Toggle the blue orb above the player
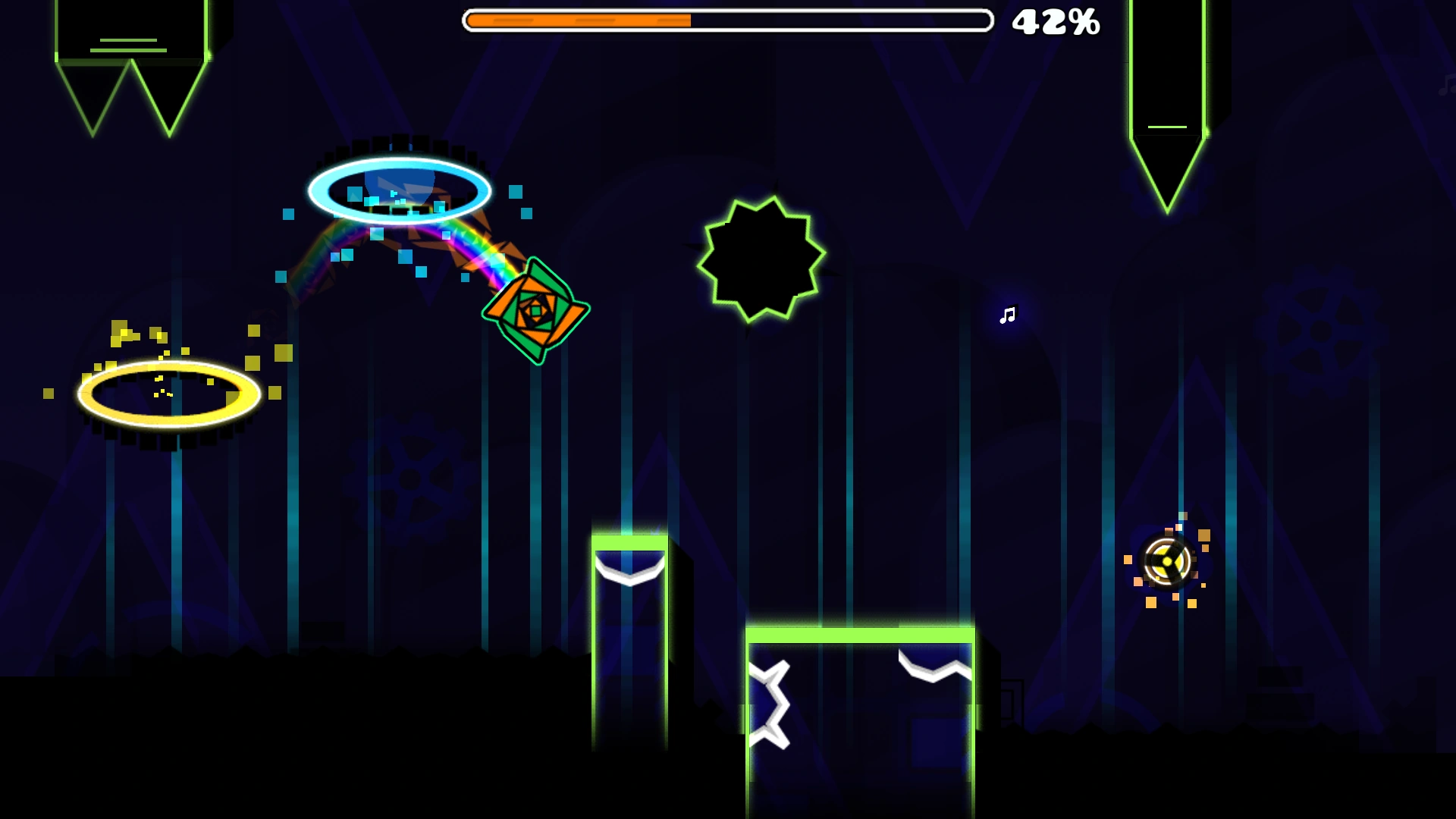 (x=400, y=188)
